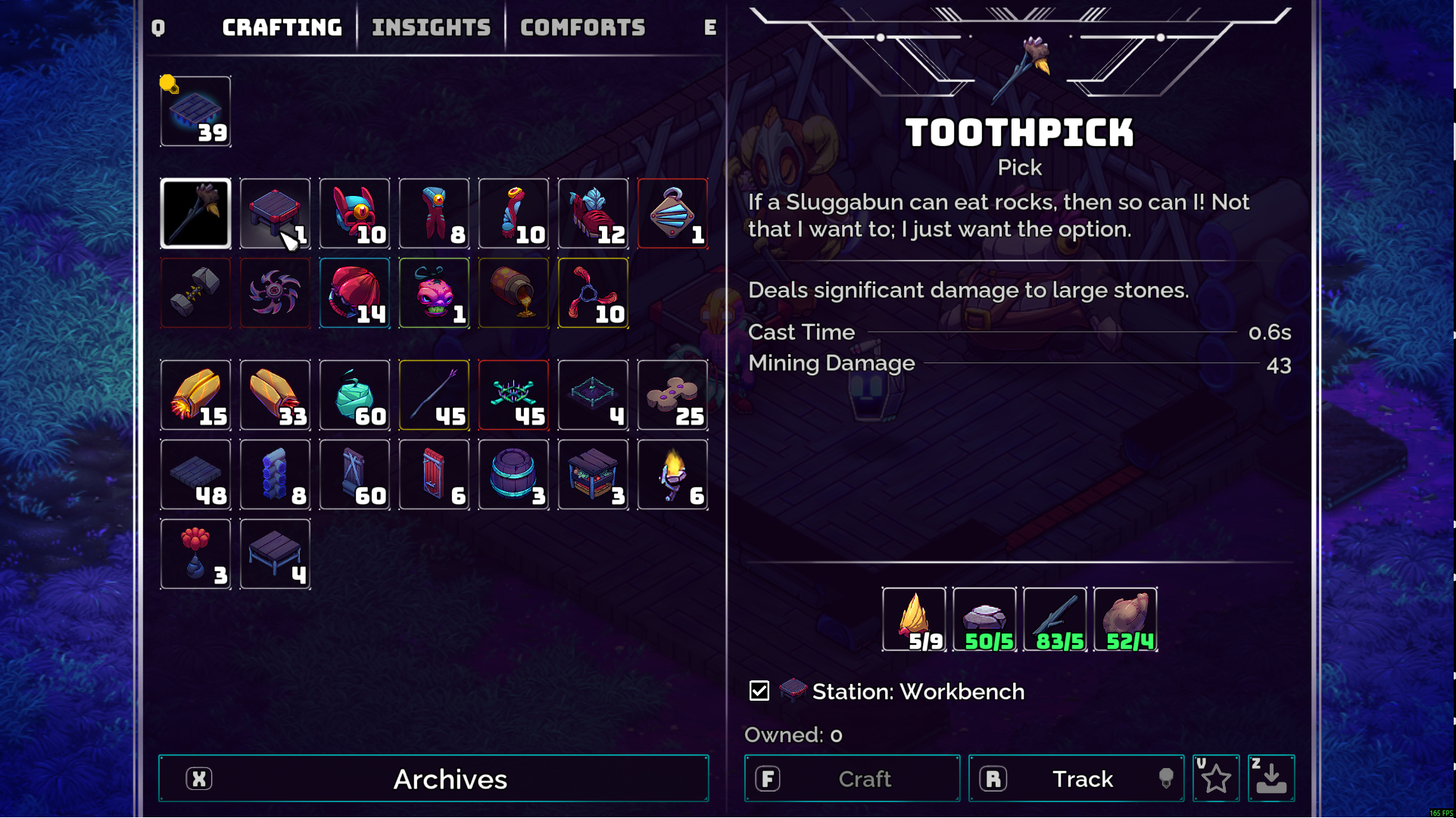Toggle the Station: Workbench checkbox

[x=759, y=691]
